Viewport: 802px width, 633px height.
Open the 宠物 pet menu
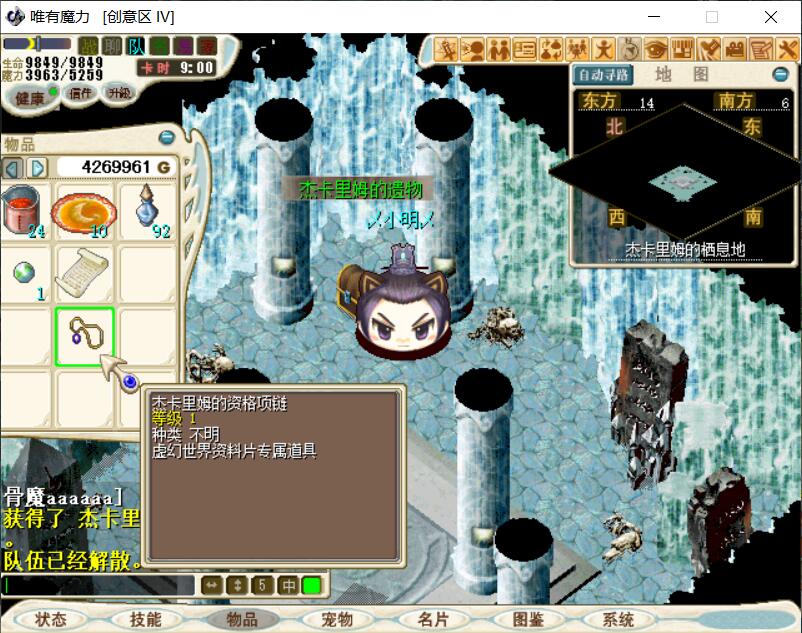338,619
